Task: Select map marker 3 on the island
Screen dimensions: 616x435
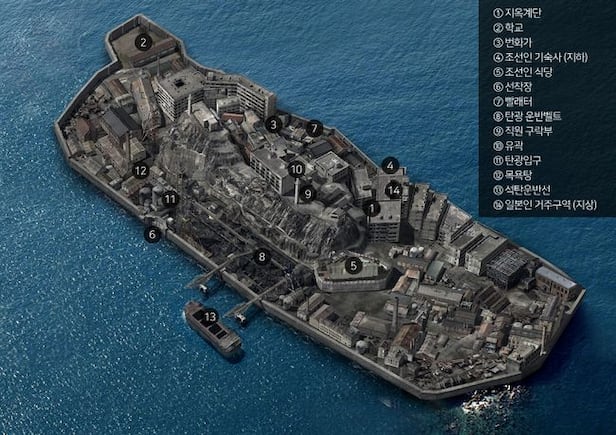Action: (273, 125)
